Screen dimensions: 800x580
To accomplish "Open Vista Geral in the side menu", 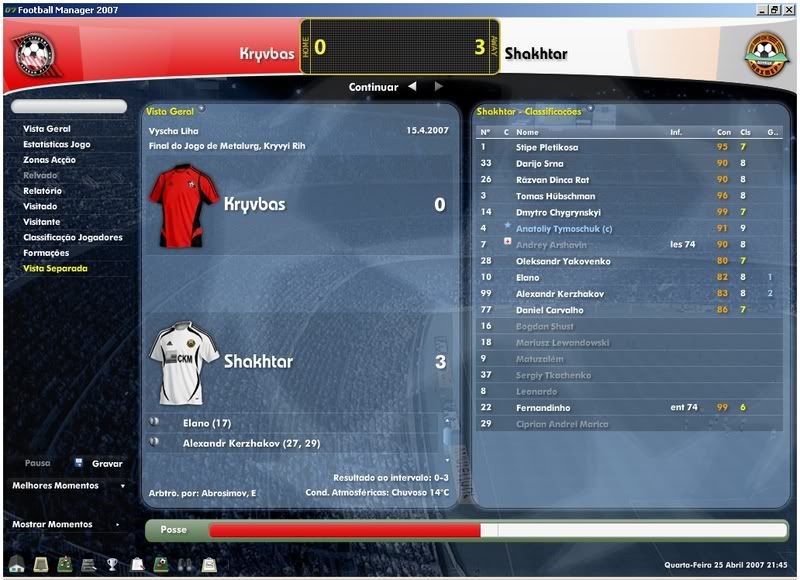I will coord(47,129).
